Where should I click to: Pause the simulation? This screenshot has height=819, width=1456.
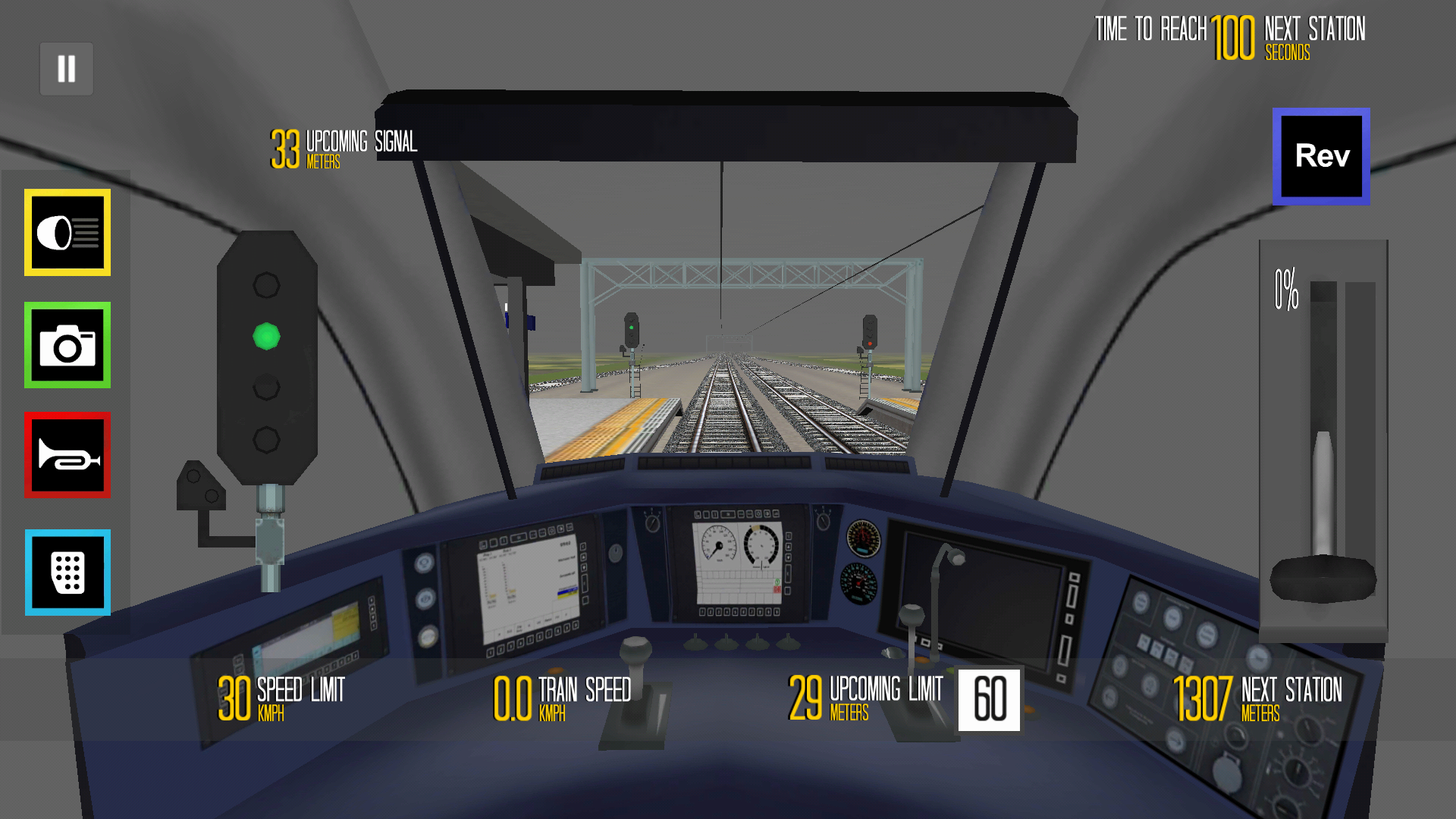(x=67, y=69)
